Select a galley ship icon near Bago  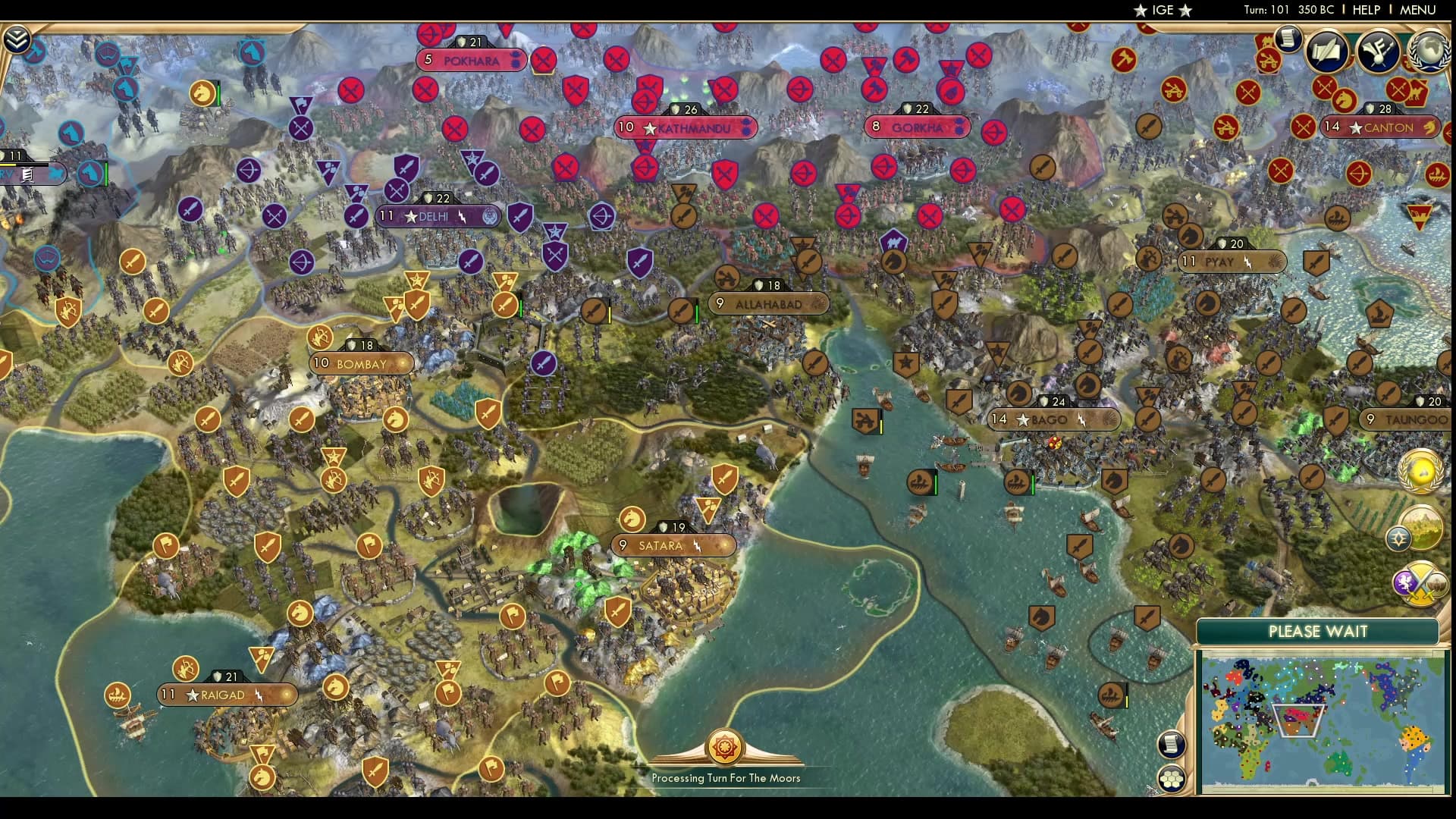click(1016, 482)
